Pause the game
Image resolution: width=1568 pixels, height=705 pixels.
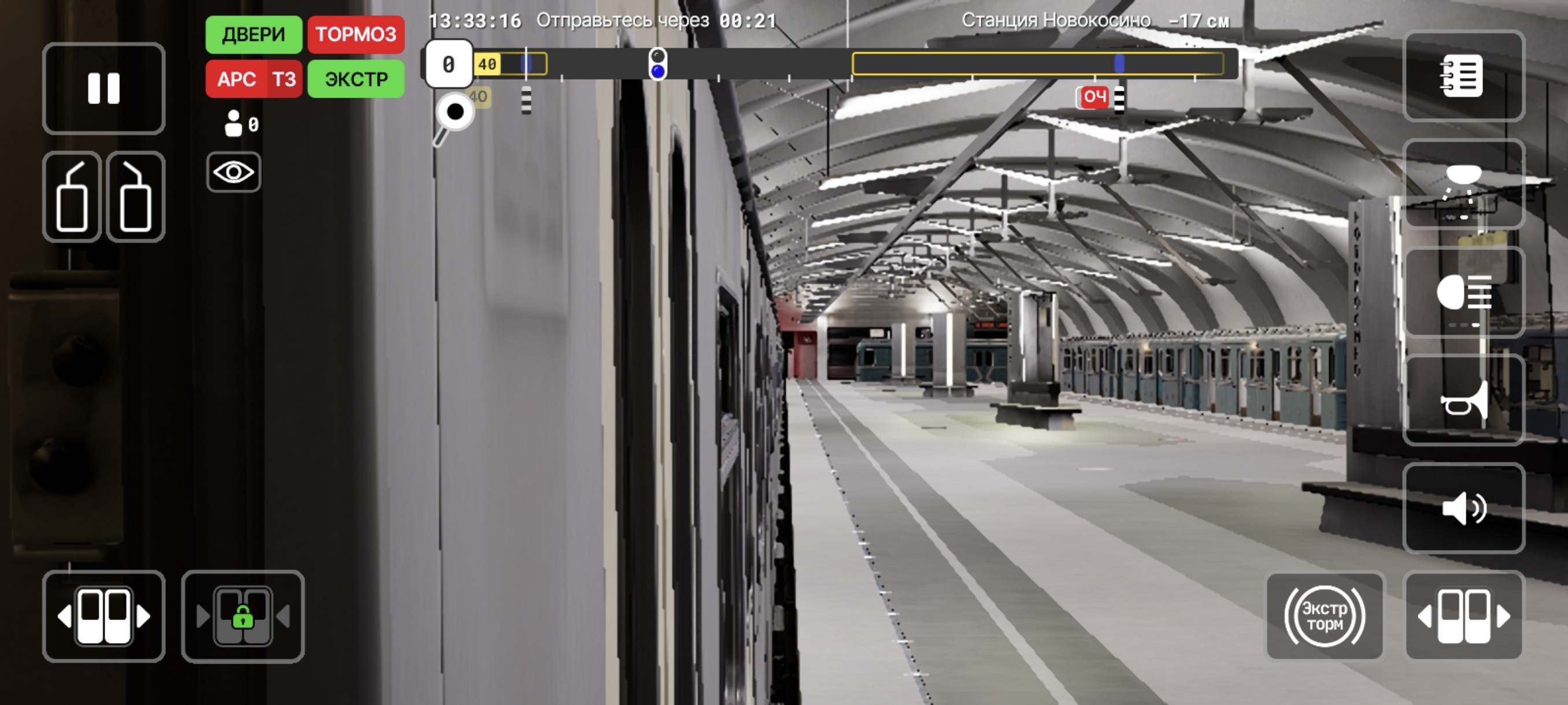103,88
